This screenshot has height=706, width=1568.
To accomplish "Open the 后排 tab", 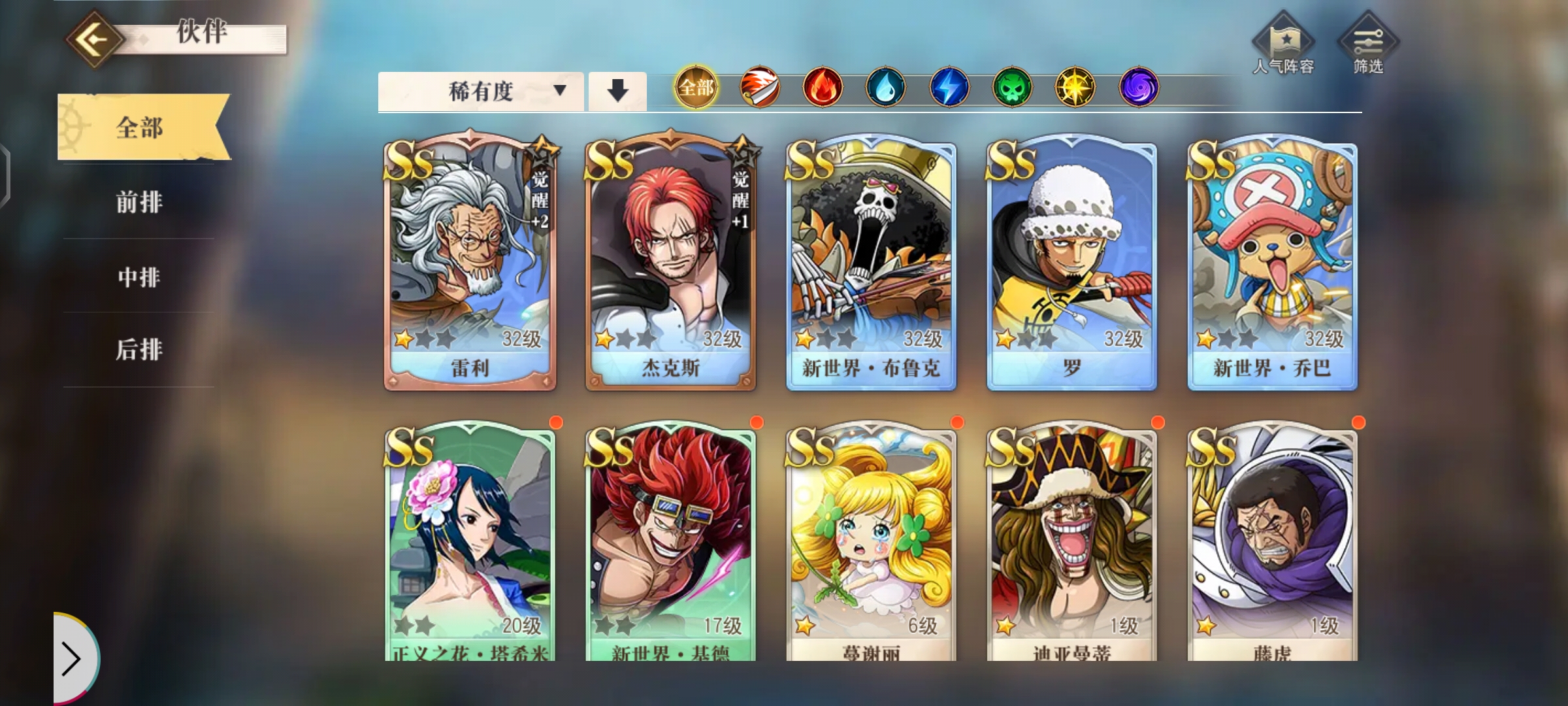I will click(x=139, y=350).
